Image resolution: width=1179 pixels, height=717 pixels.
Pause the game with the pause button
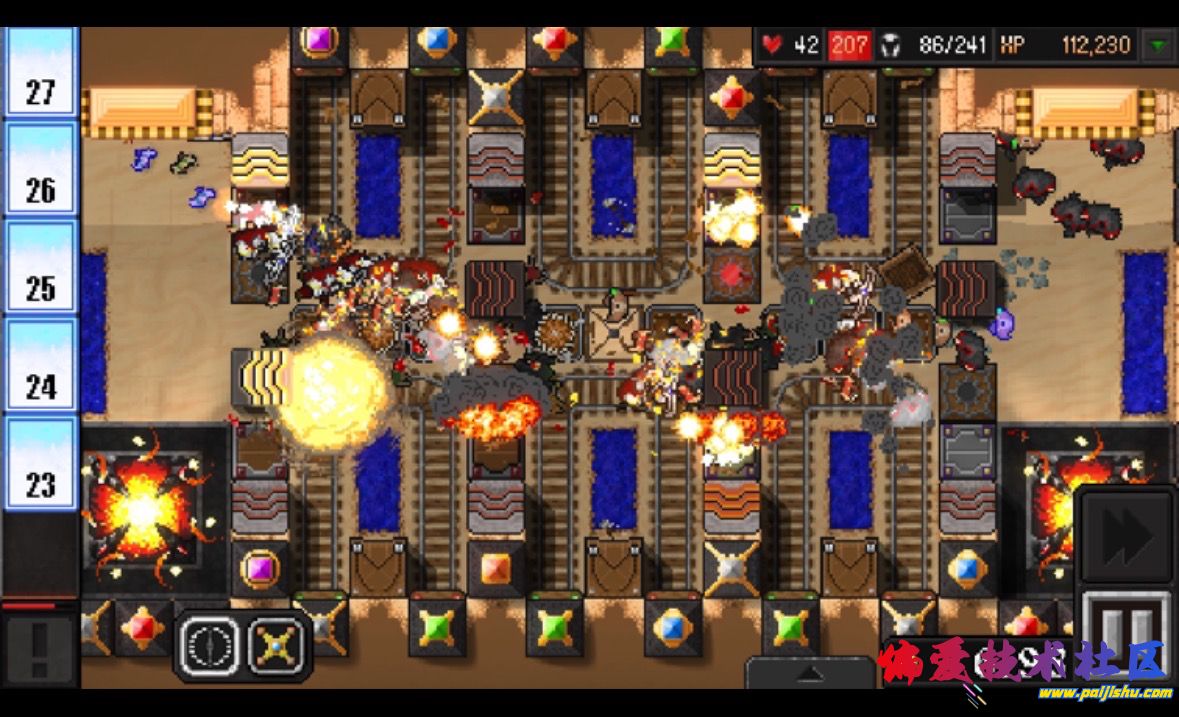click(1127, 634)
